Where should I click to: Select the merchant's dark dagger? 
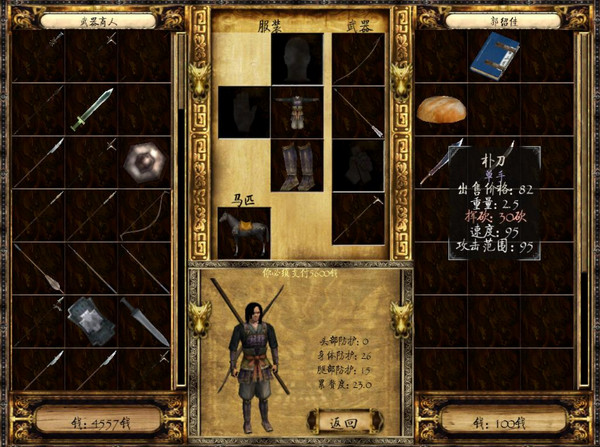tap(145, 321)
